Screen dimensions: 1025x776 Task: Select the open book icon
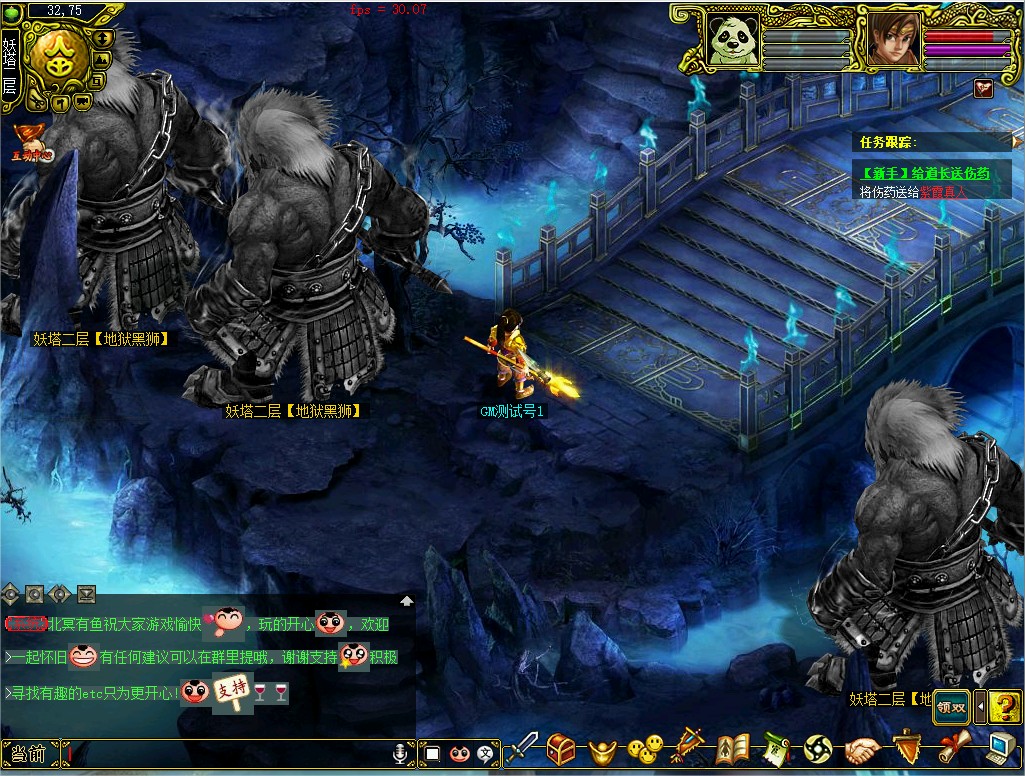tap(731, 749)
